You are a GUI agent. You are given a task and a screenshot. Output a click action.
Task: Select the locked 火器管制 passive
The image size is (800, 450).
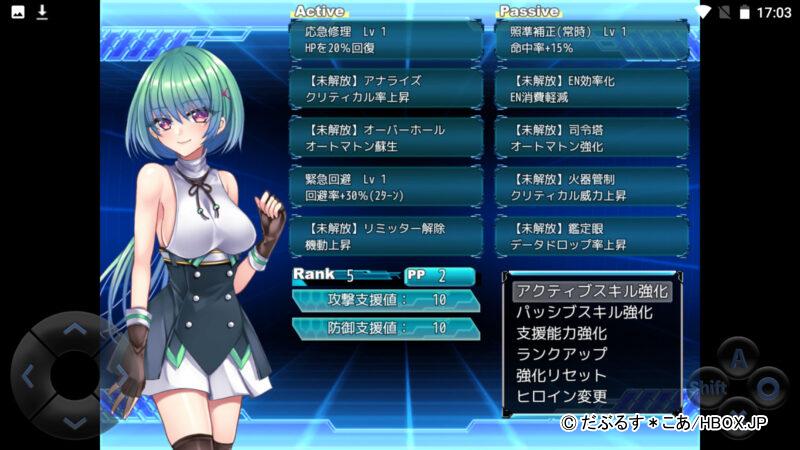pos(593,187)
